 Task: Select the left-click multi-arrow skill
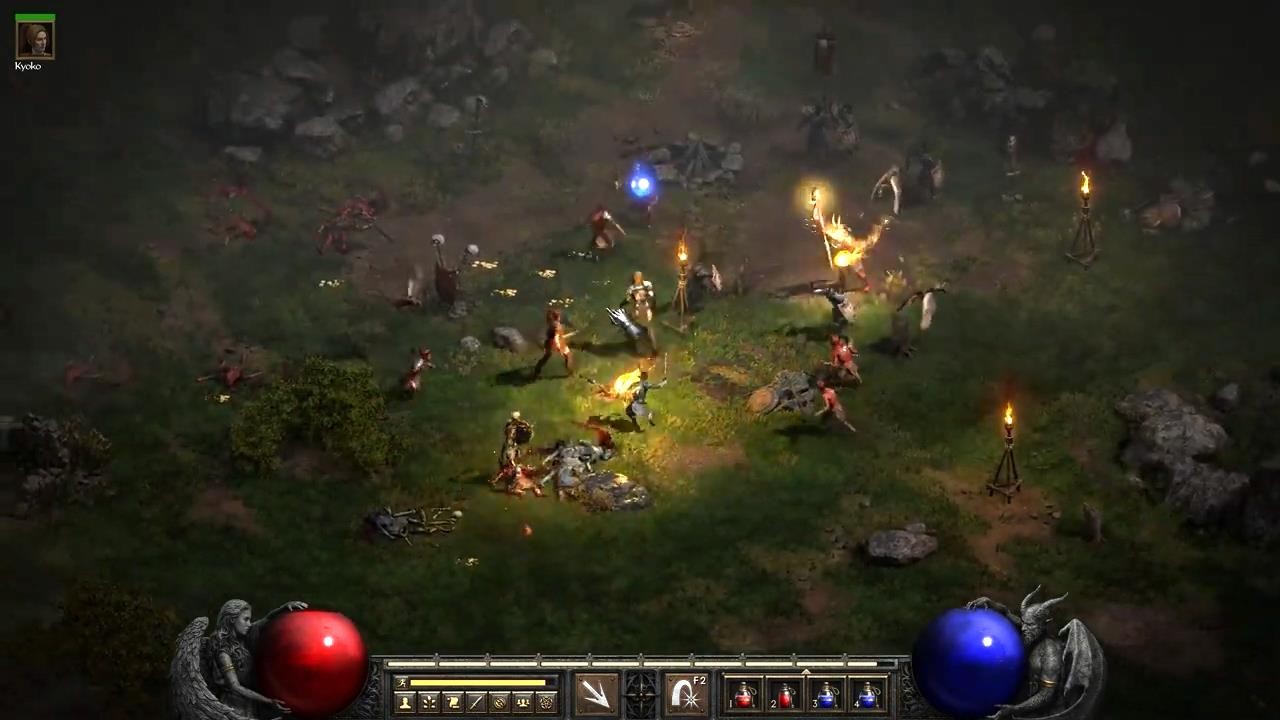pyautogui.click(x=596, y=694)
